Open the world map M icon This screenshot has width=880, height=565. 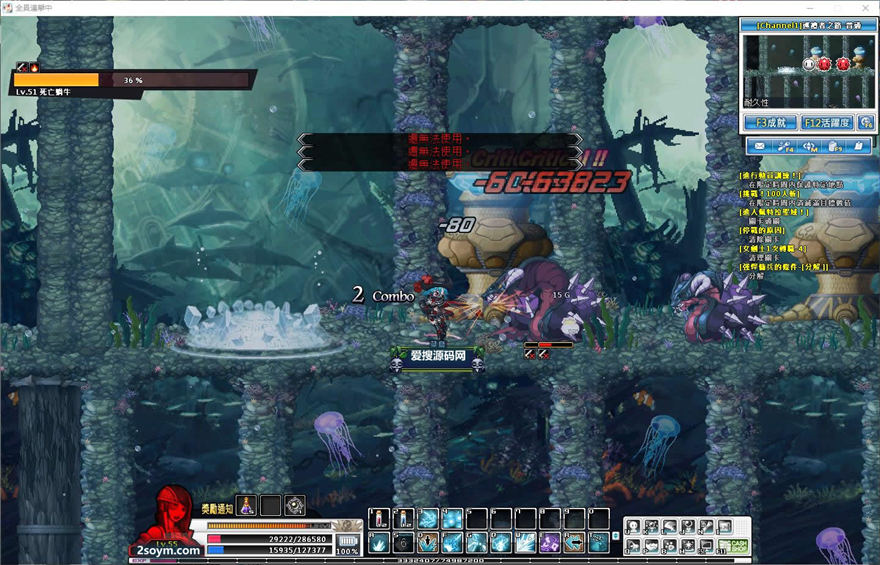(x=810, y=147)
